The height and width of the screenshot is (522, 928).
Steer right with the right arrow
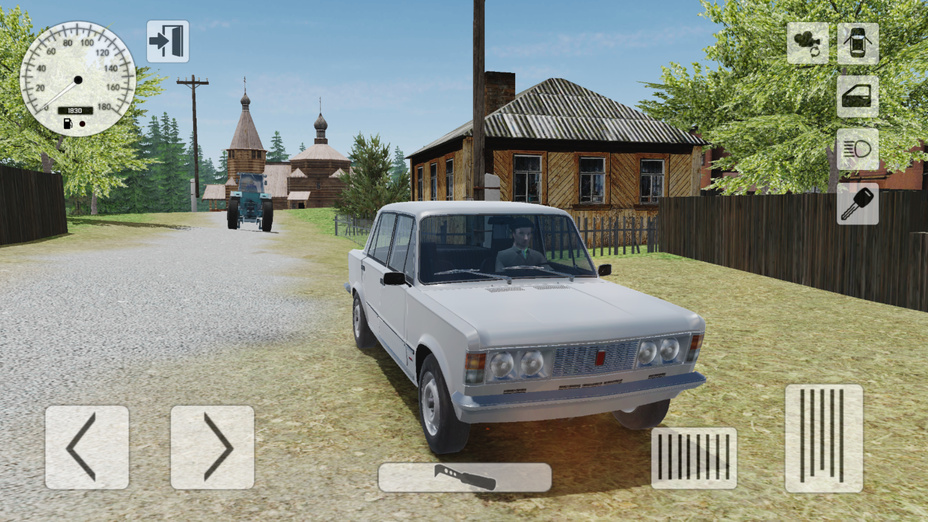coord(212,447)
